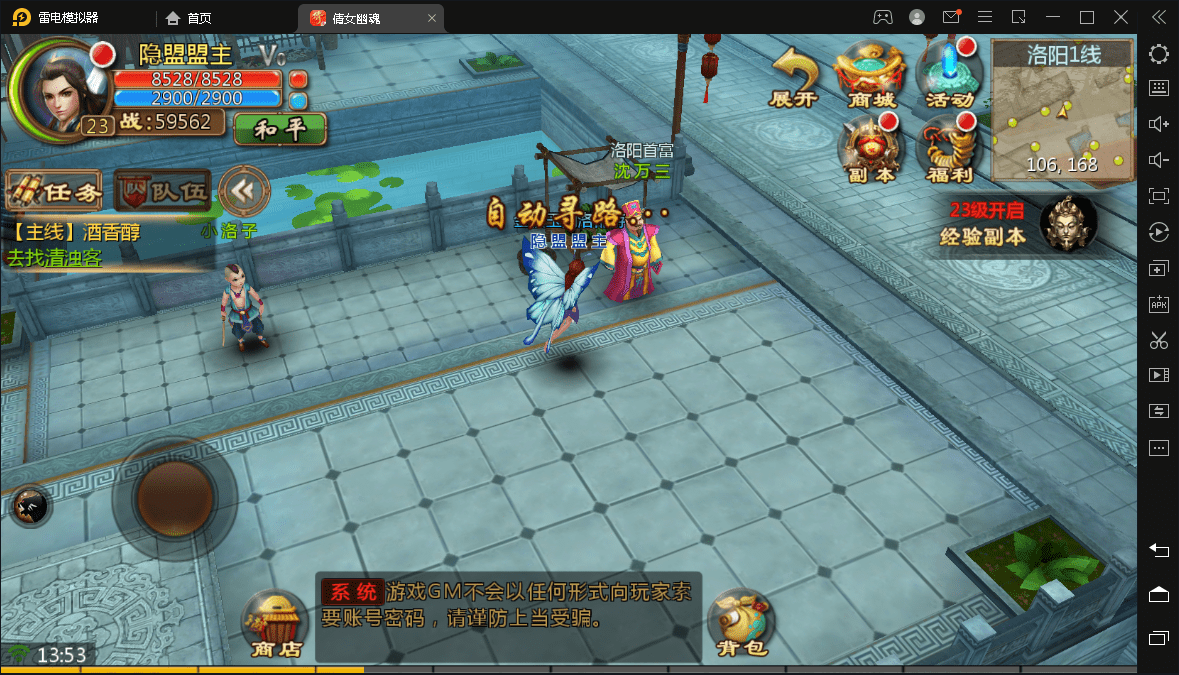This screenshot has height=675, width=1179.
Task: Click the red health potion button
Action: pyautogui.click(x=298, y=79)
